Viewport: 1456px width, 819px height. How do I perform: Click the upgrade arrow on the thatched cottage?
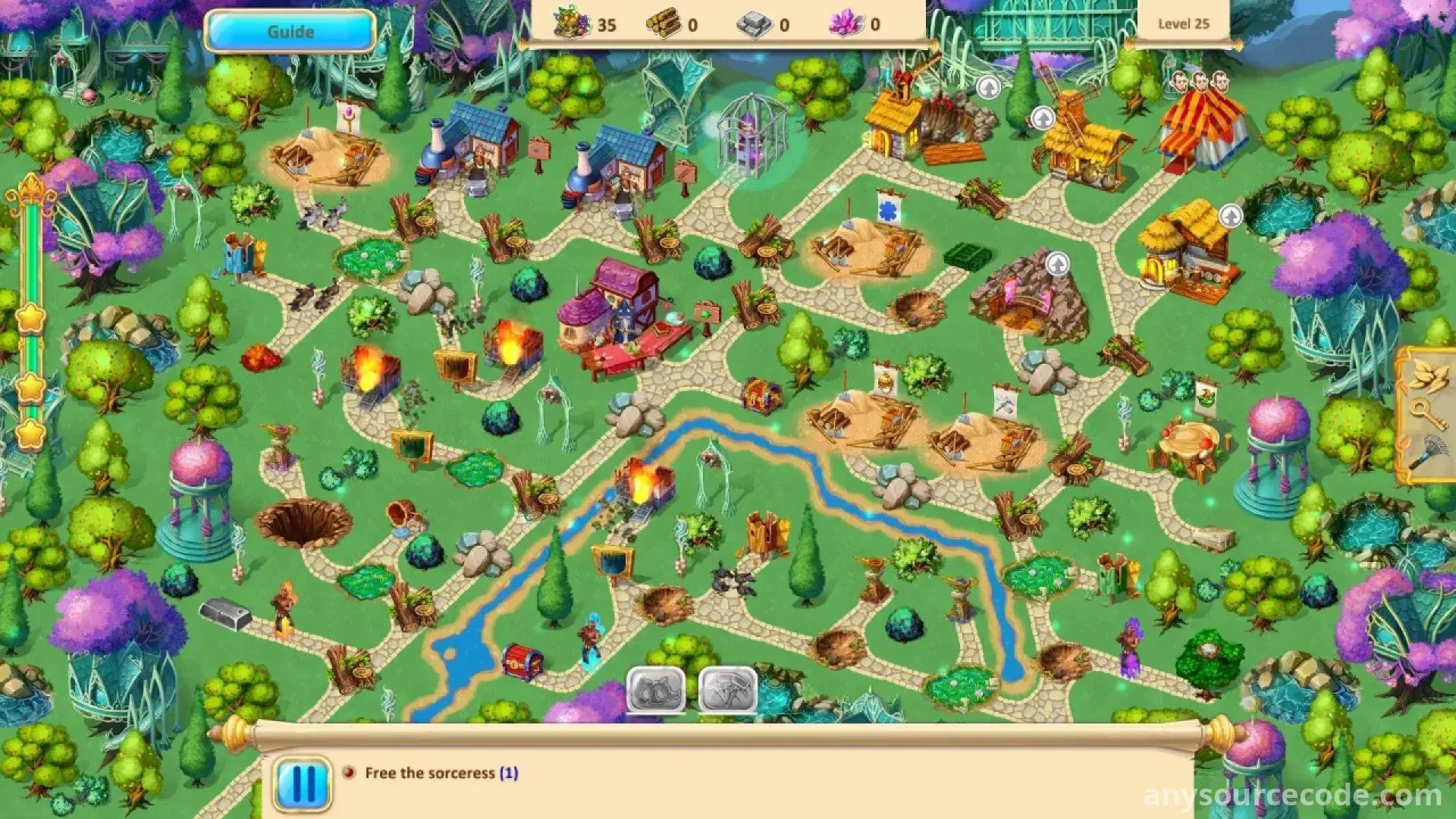coord(1230,217)
